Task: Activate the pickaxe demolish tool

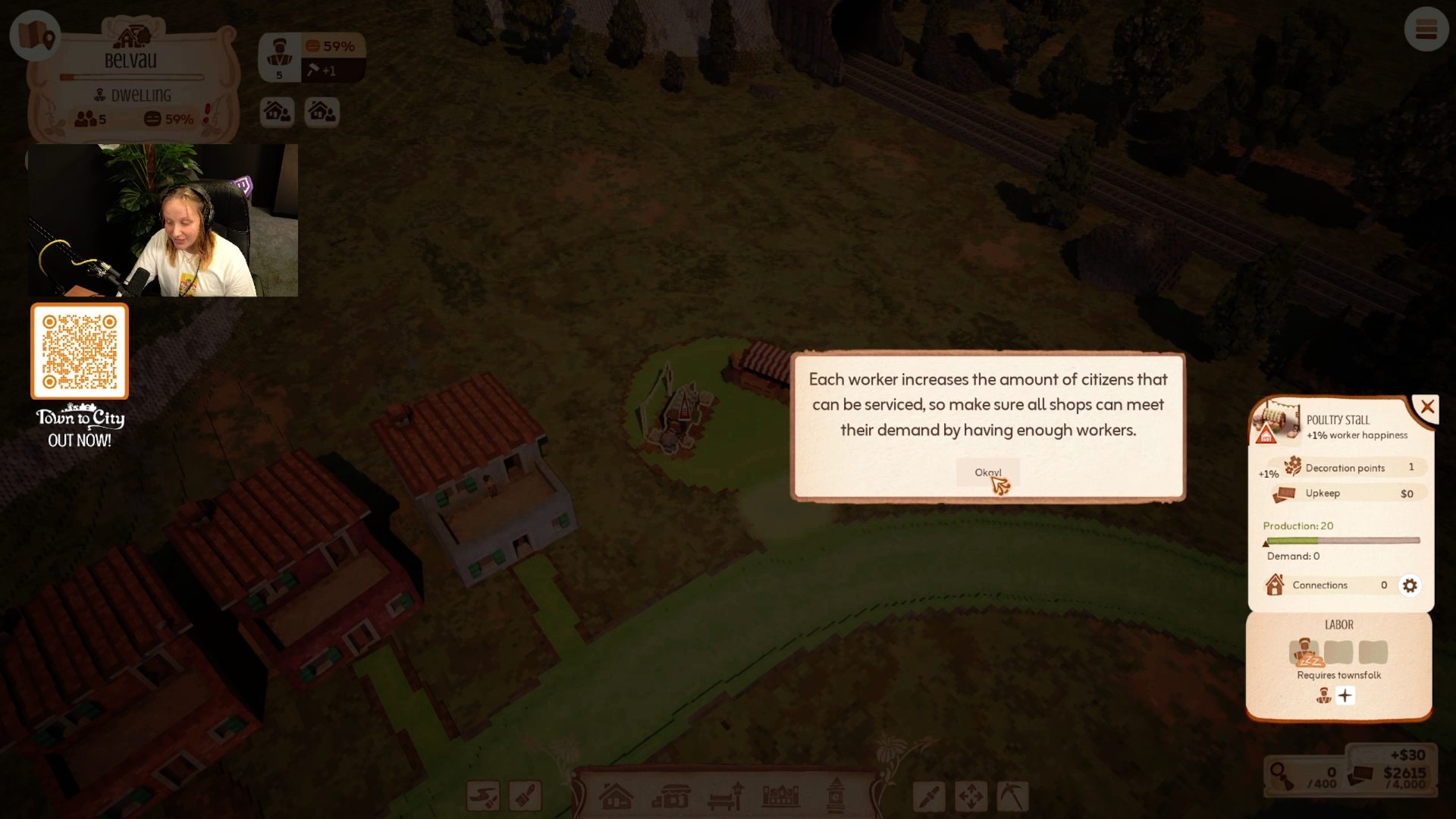Action: coord(1012,797)
